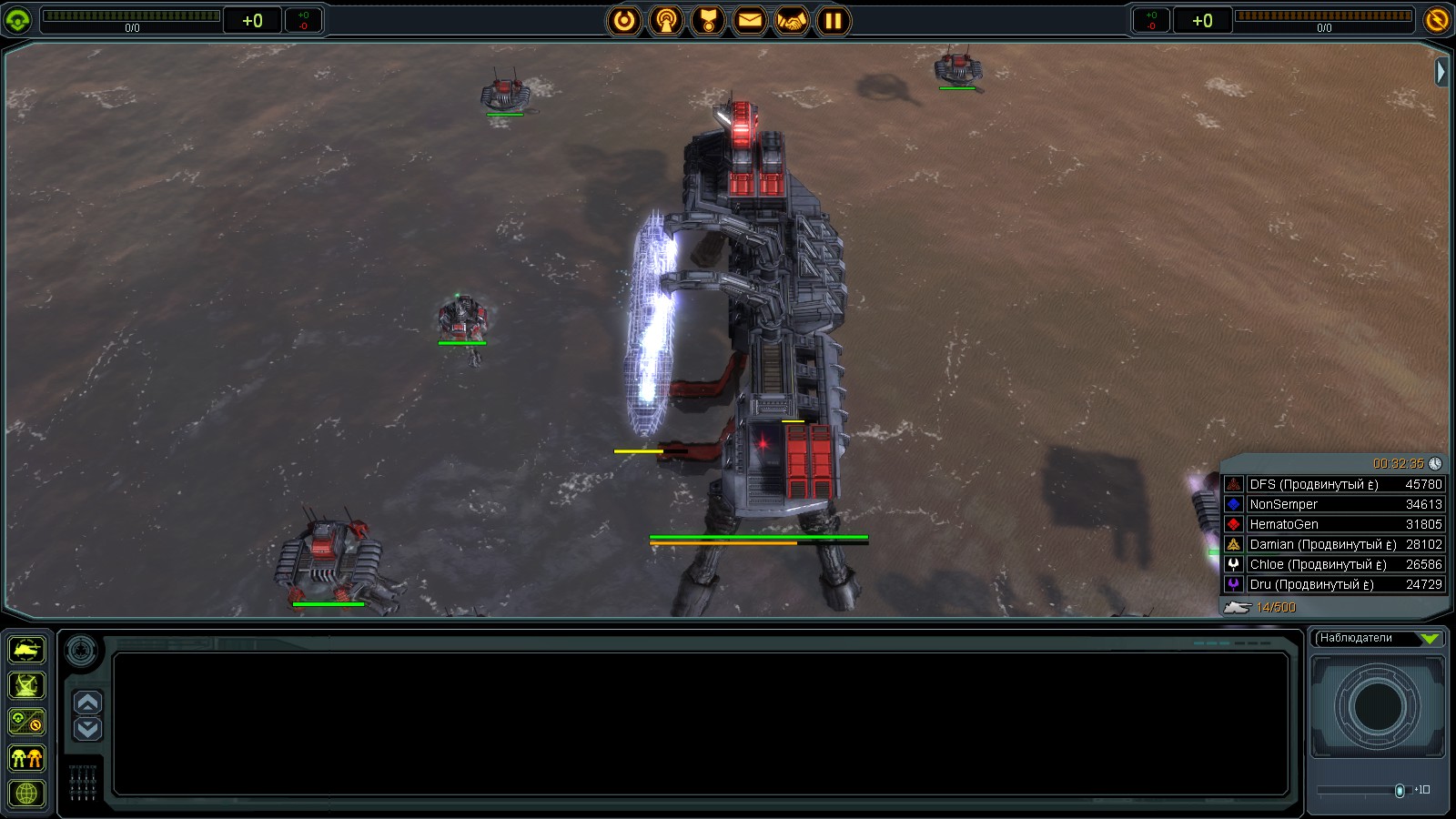Expand the chat log with the up chevron

point(86,702)
